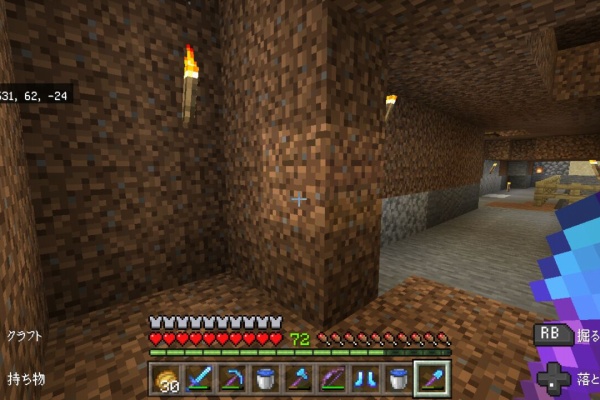
Task: Switch to the diamond axe slot
Action: click(x=299, y=379)
